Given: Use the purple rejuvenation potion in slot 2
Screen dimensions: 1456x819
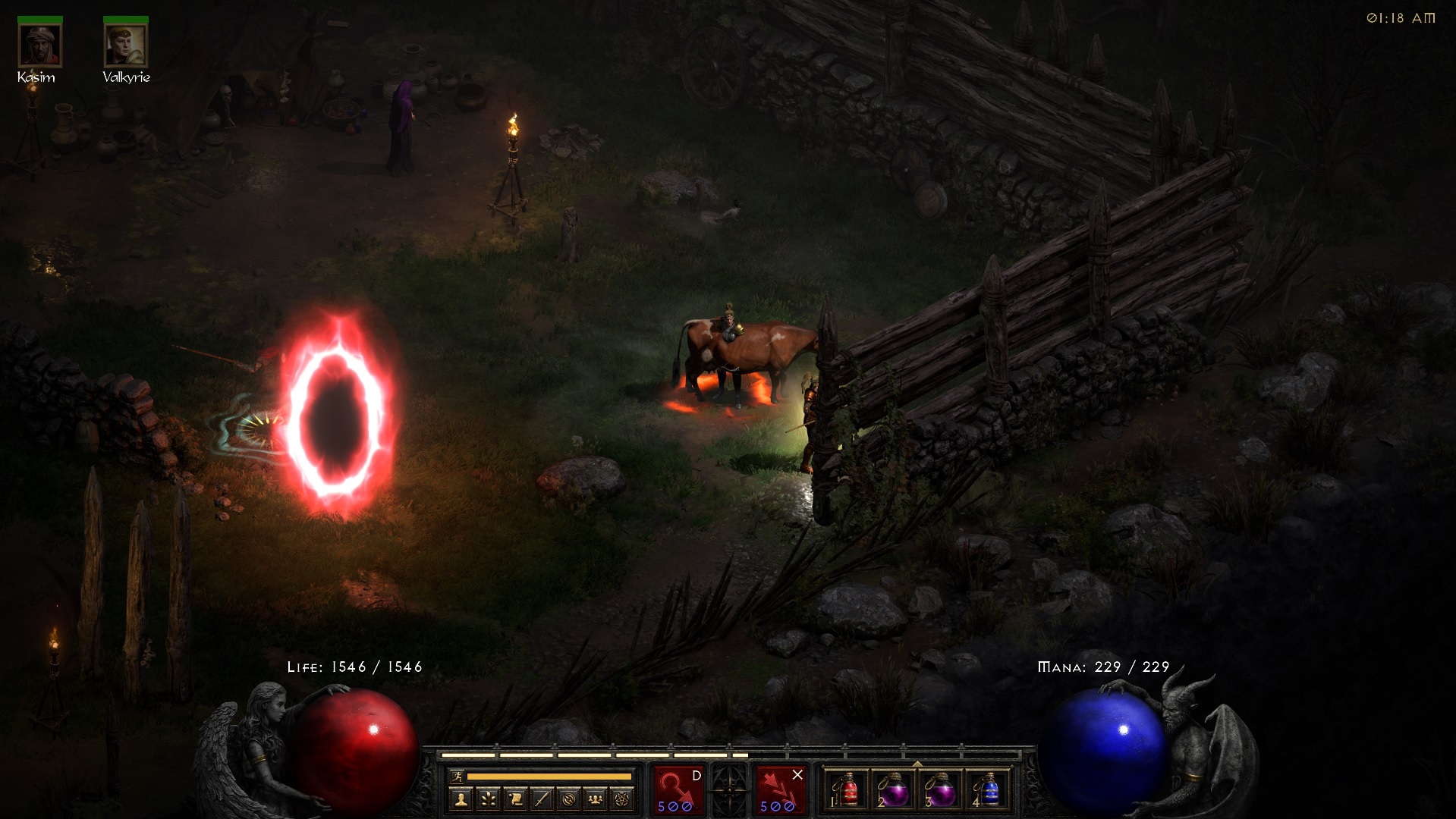Looking at the screenshot, I should (x=894, y=790).
